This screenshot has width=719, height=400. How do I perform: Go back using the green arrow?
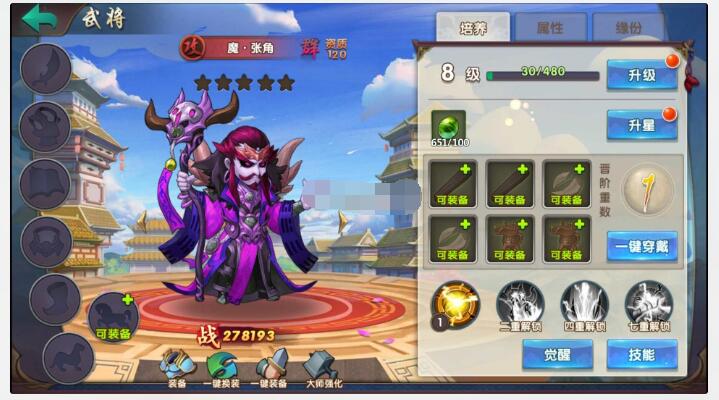coord(40,19)
